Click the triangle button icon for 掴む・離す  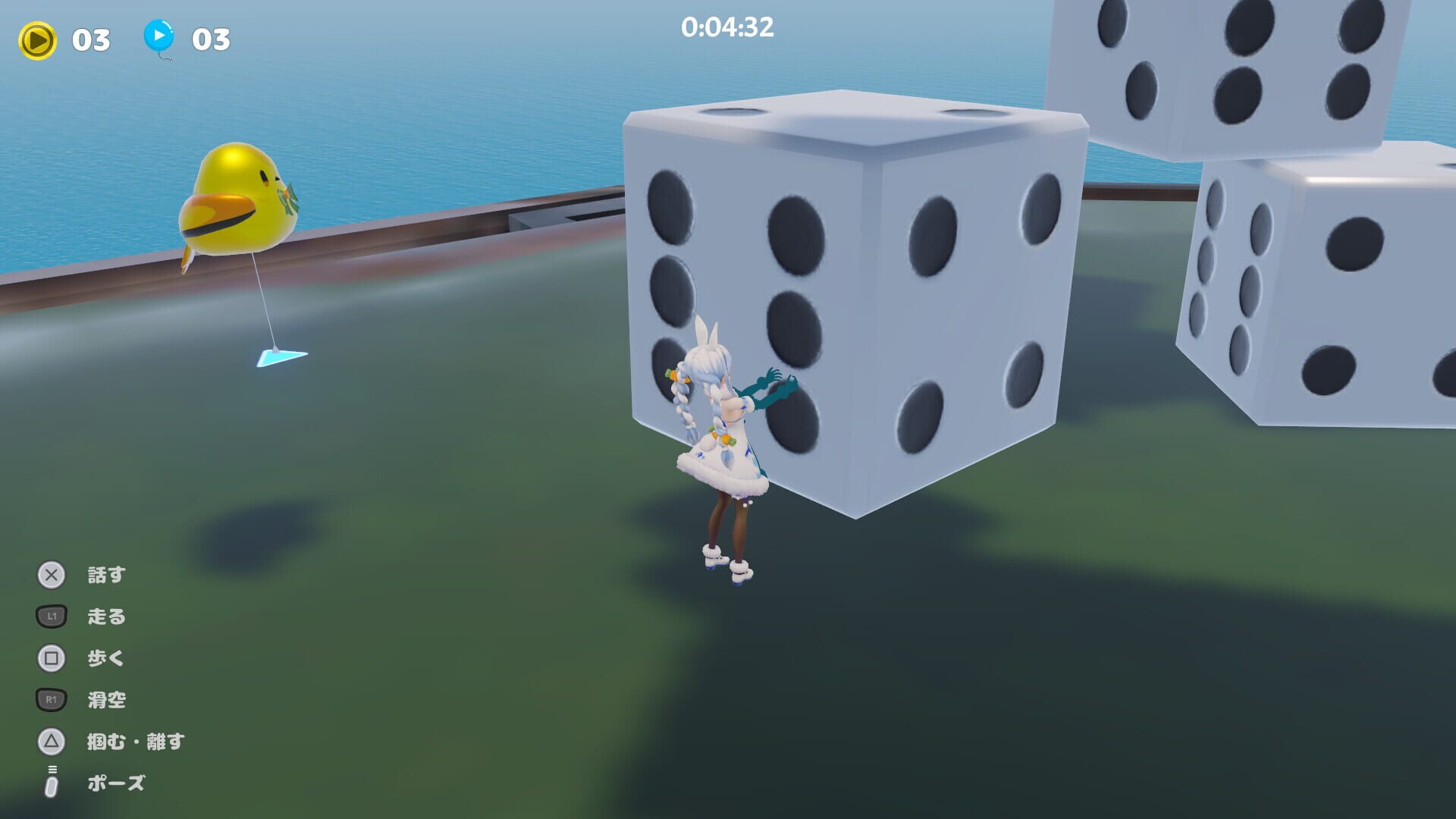(x=50, y=742)
